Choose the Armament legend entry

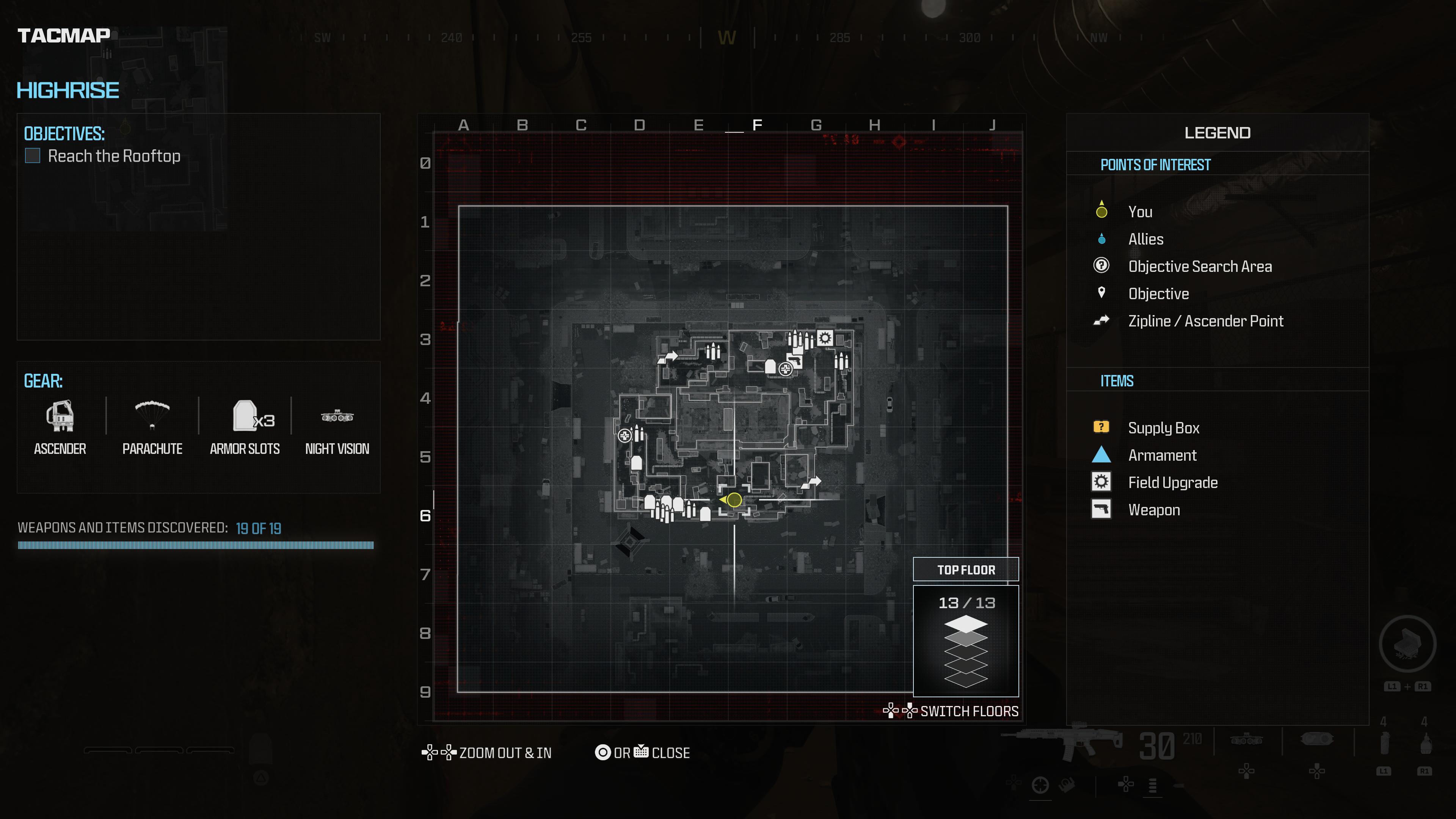[x=1162, y=455]
